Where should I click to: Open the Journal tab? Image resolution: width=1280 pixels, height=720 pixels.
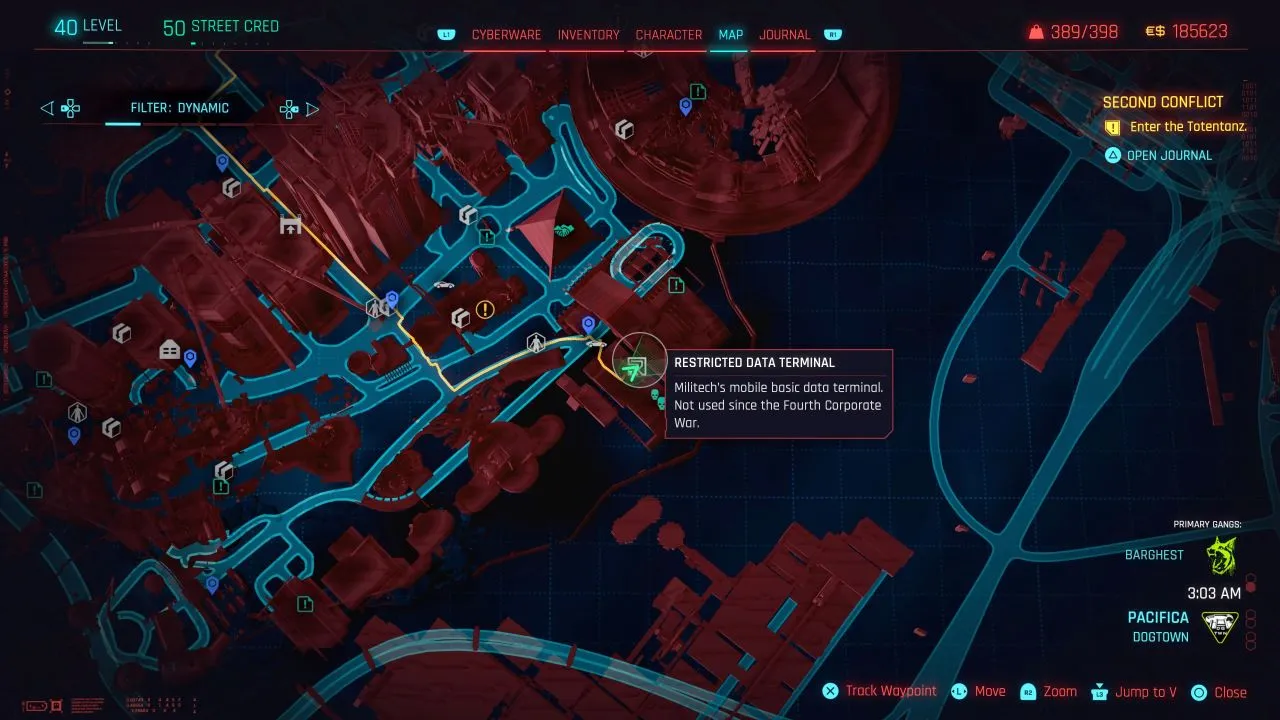784,34
